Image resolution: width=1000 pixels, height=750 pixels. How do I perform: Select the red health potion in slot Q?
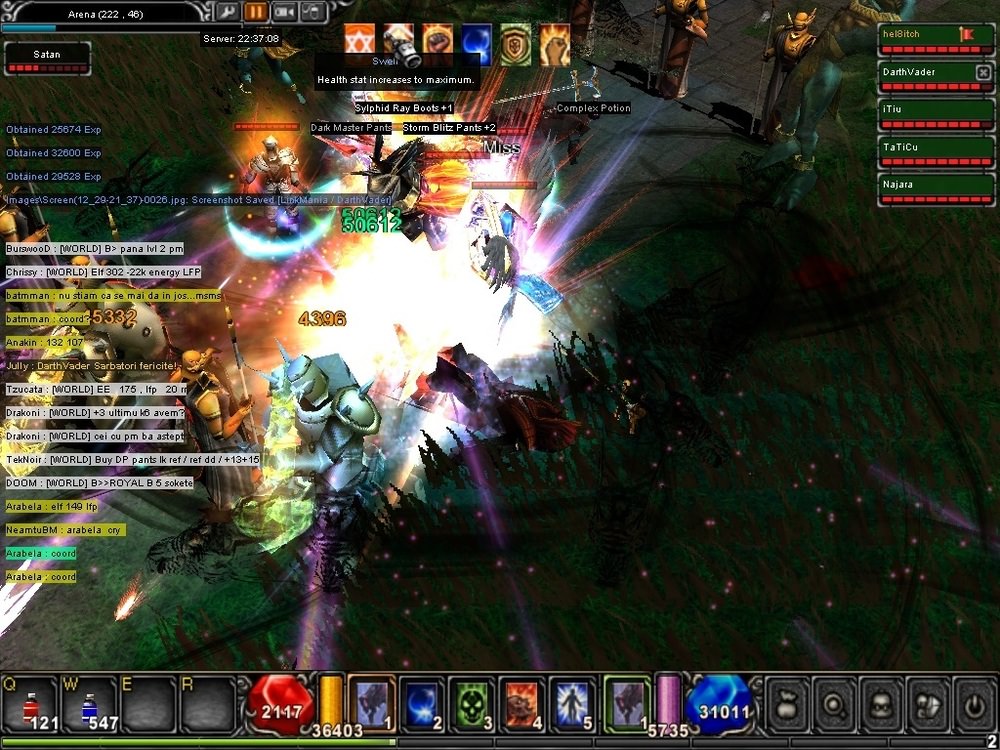(x=33, y=703)
